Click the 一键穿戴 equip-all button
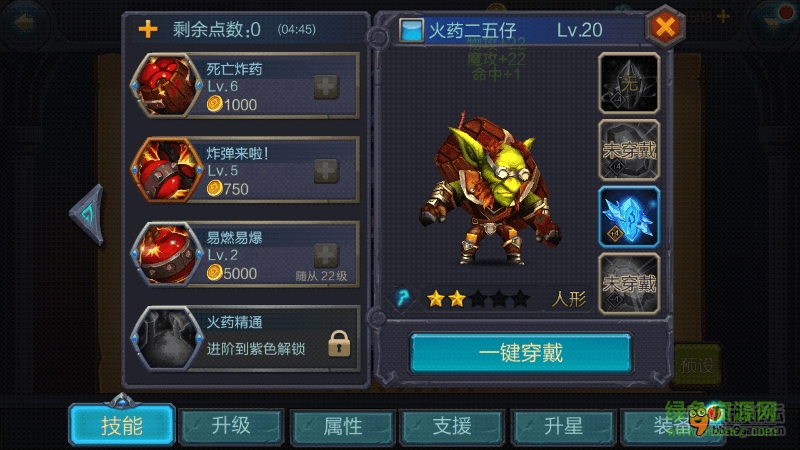 (x=520, y=353)
